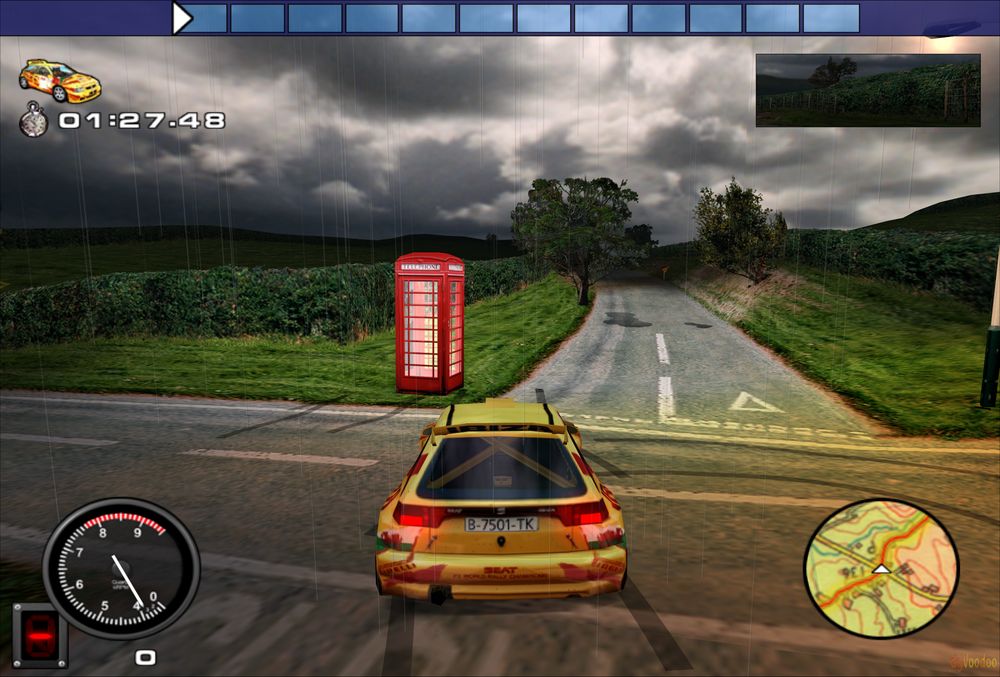Screen dimensions: 1000x677
Task: Click the yellow rally car icon
Action: coord(60,80)
